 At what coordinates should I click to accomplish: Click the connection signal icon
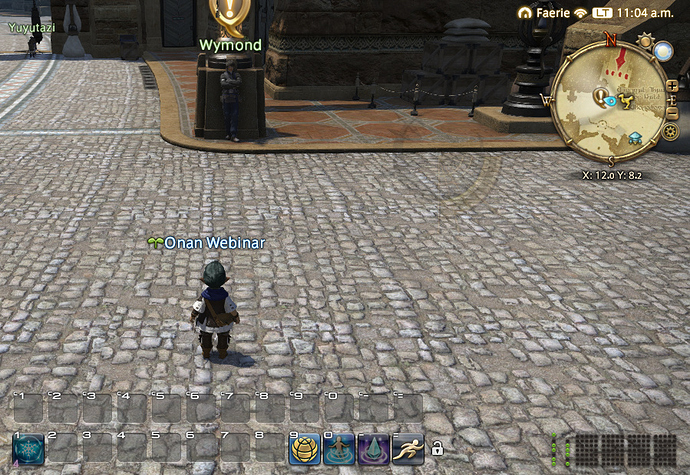pos(580,13)
